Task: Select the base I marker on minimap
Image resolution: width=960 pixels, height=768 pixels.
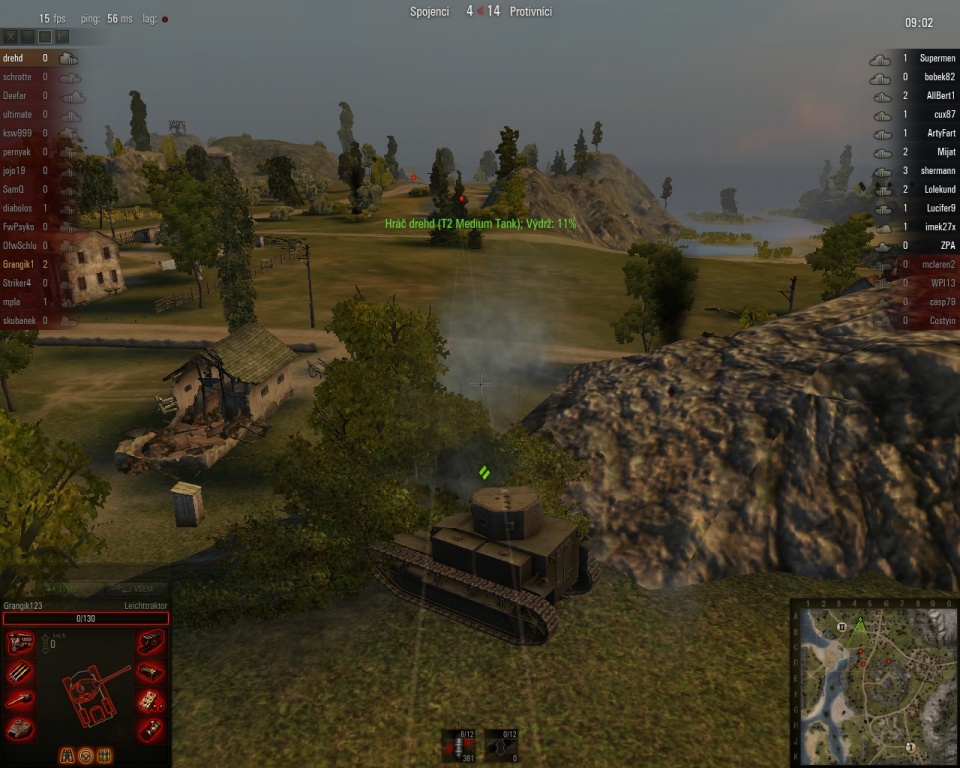Action: 910,746
